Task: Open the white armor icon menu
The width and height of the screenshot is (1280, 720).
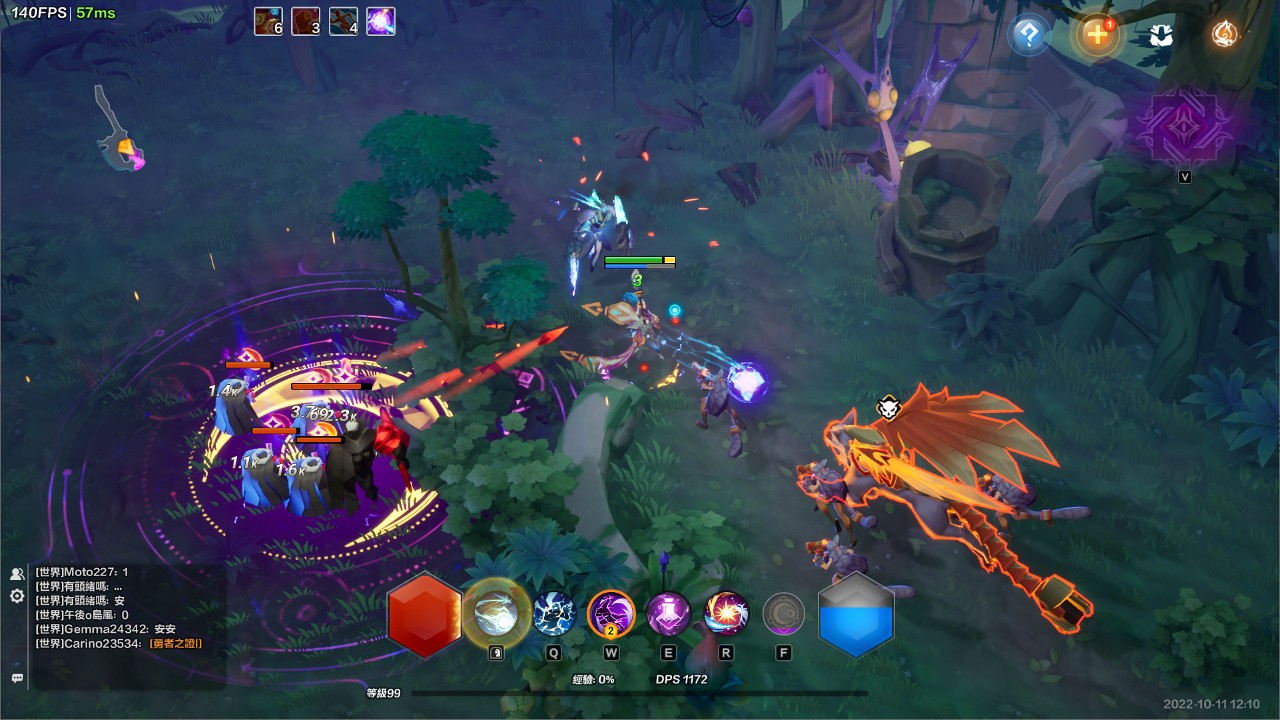Action: 1160,36
